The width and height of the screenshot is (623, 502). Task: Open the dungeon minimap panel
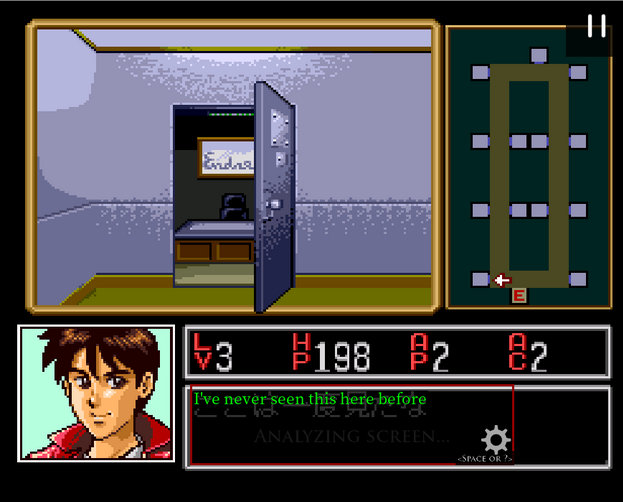tap(528, 168)
